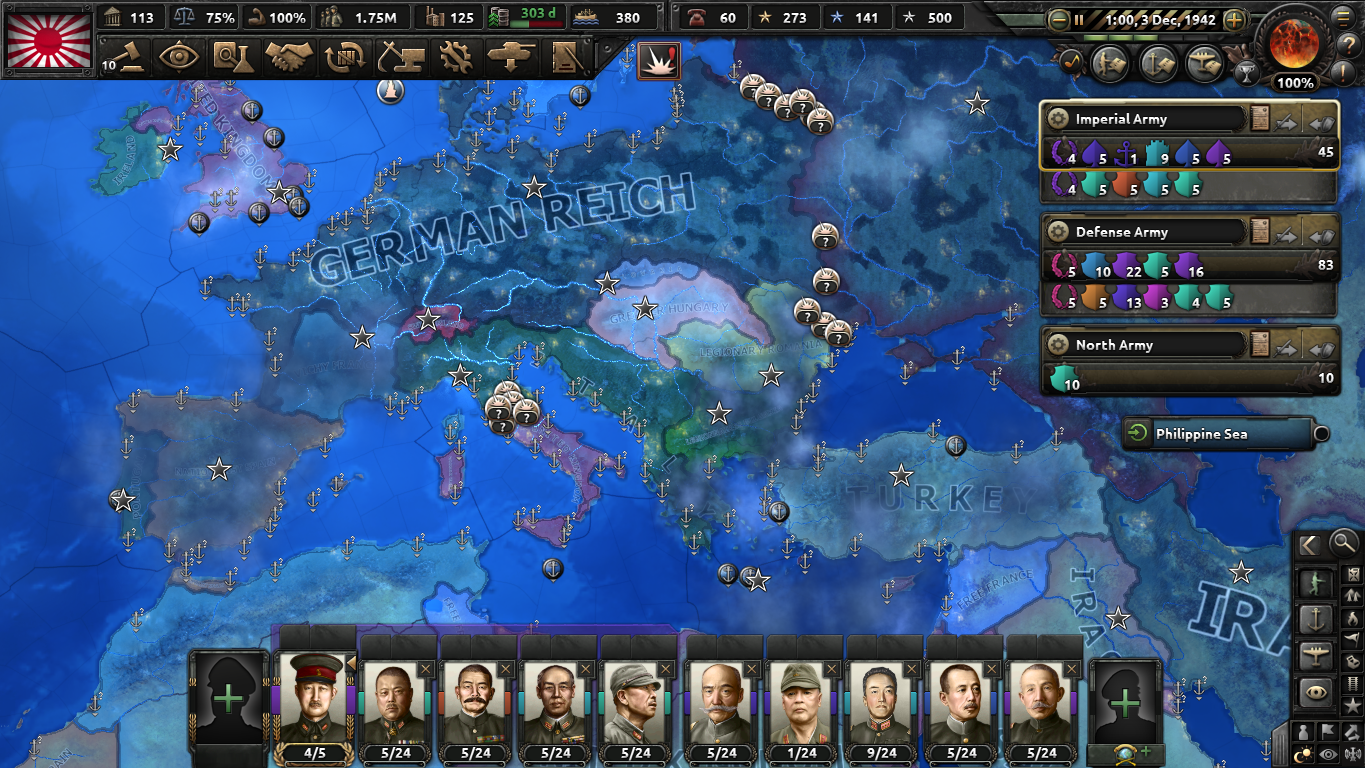This screenshot has height=768, width=1365.
Task: Open the trade menu with circular arrows icon
Action: [344, 57]
